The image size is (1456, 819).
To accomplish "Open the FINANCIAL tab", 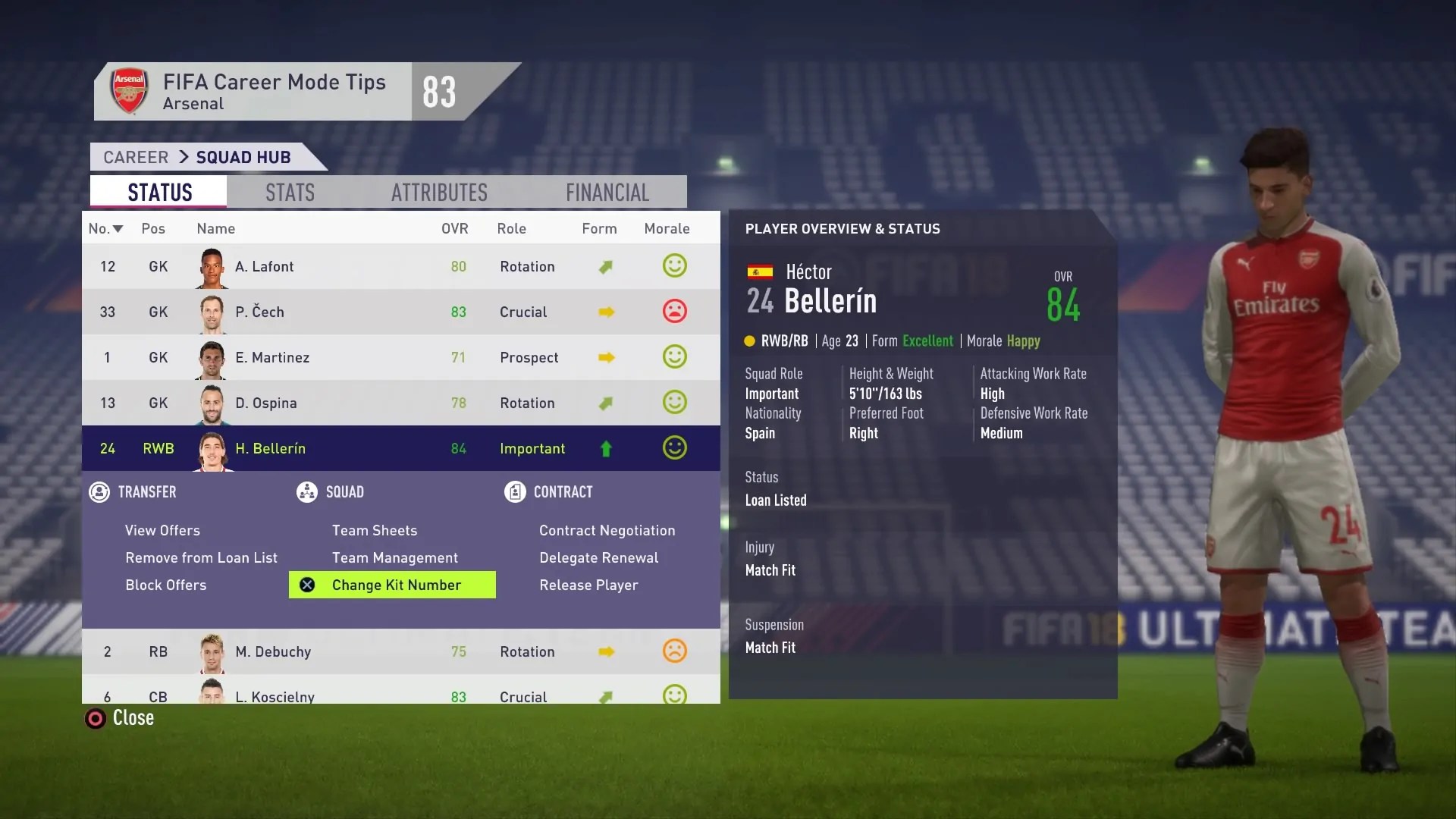I will tap(607, 192).
